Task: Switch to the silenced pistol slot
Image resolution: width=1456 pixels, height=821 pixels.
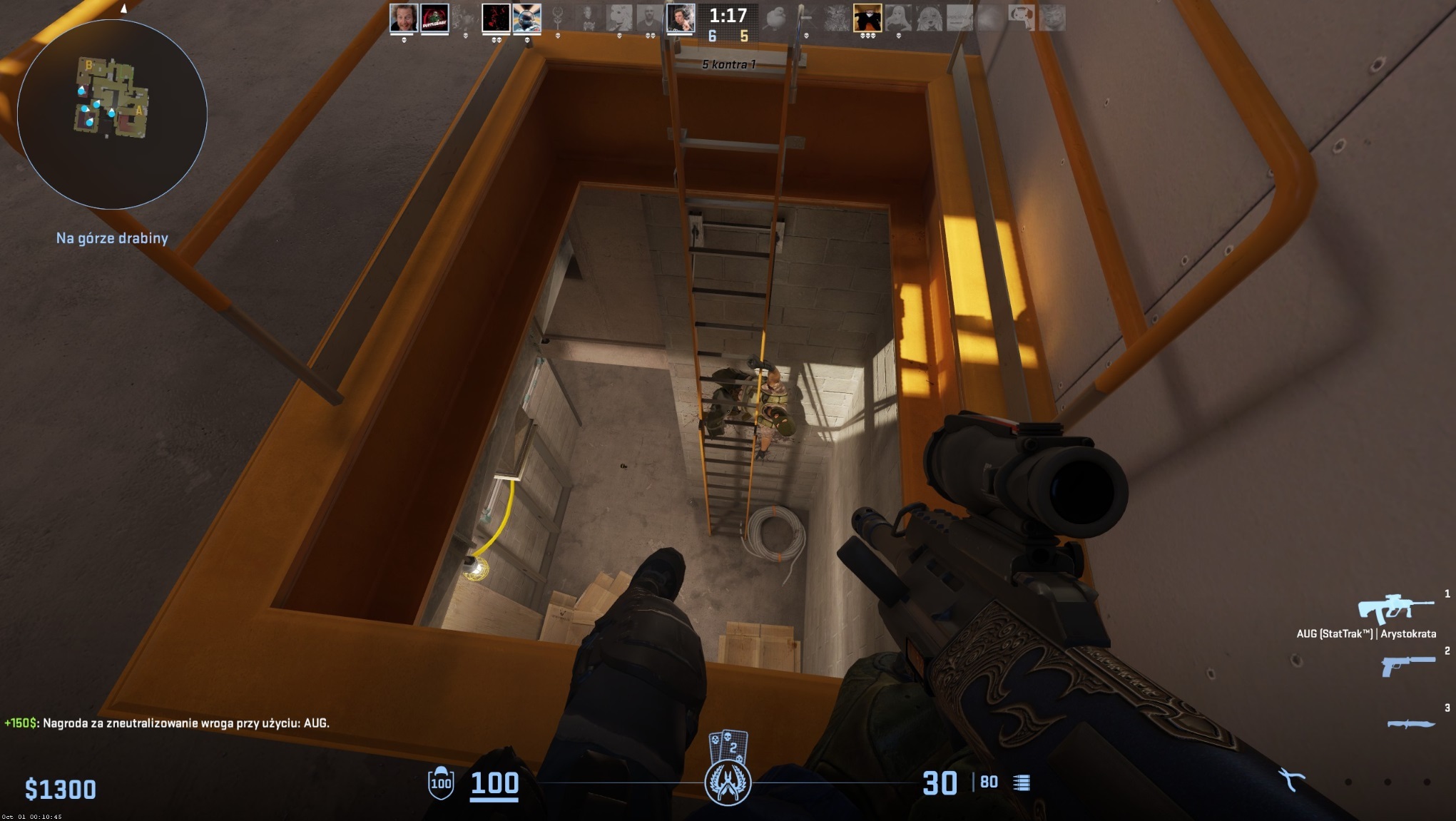Action: pyautogui.click(x=1407, y=666)
